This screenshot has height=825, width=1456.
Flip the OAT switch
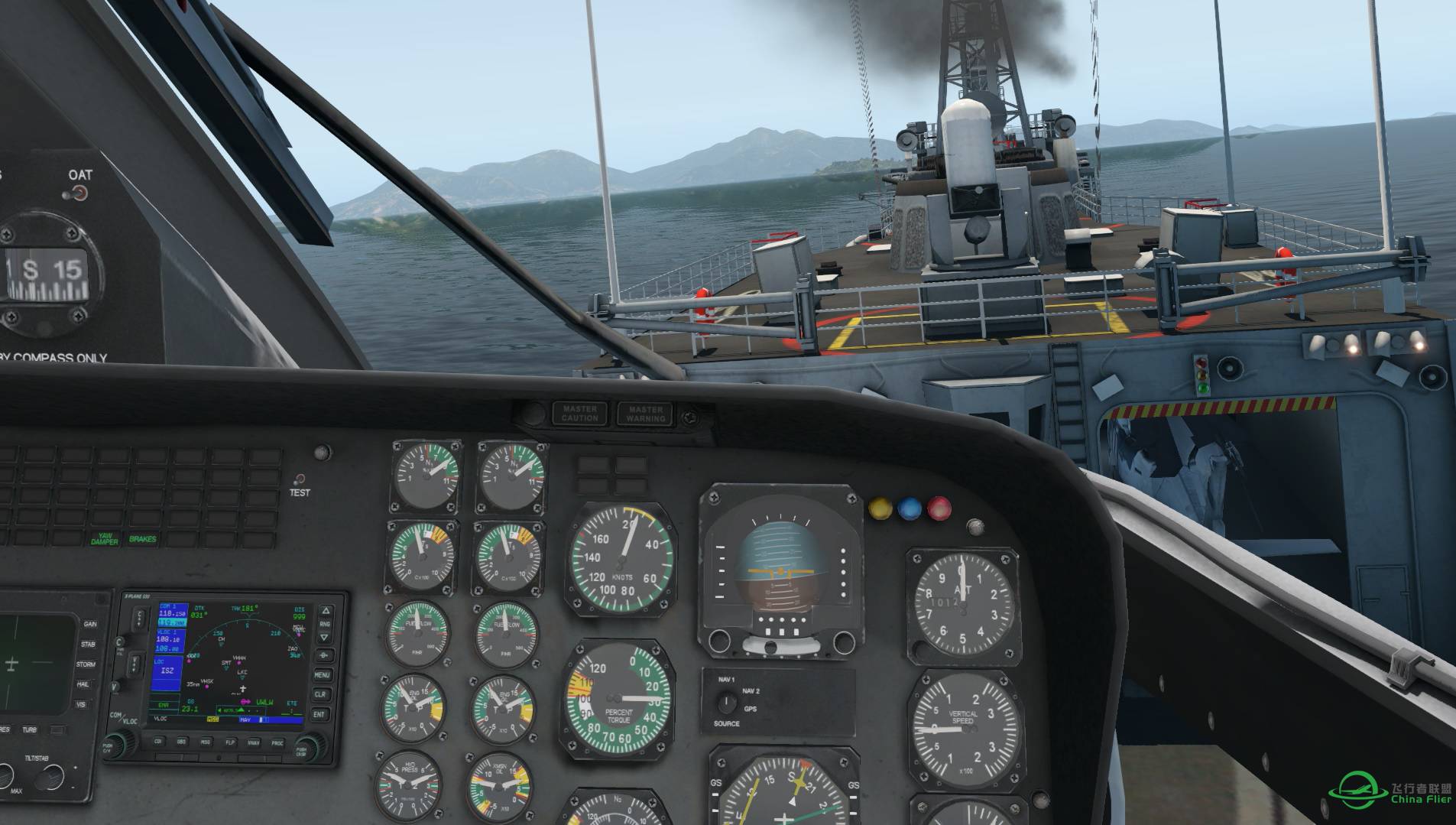tap(78, 193)
